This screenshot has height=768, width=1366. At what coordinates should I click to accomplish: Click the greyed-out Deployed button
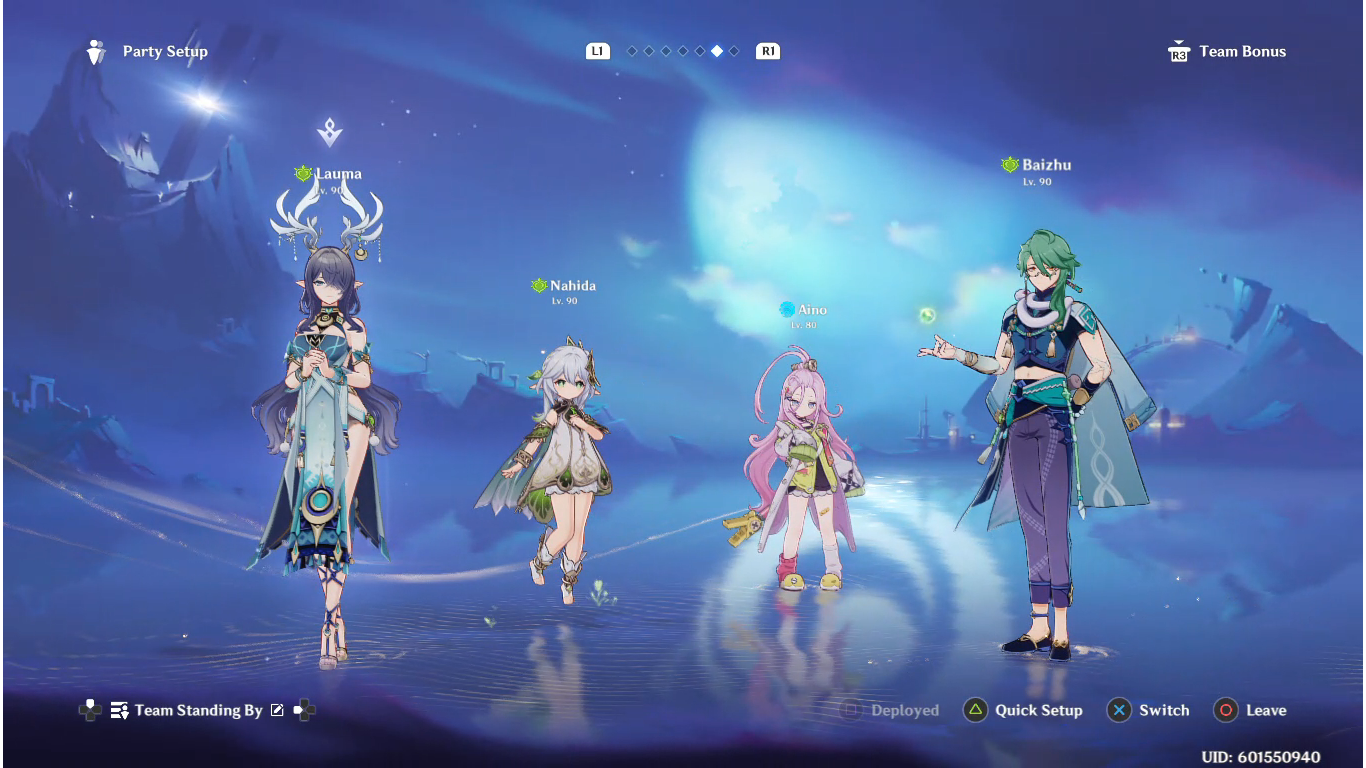(890, 710)
